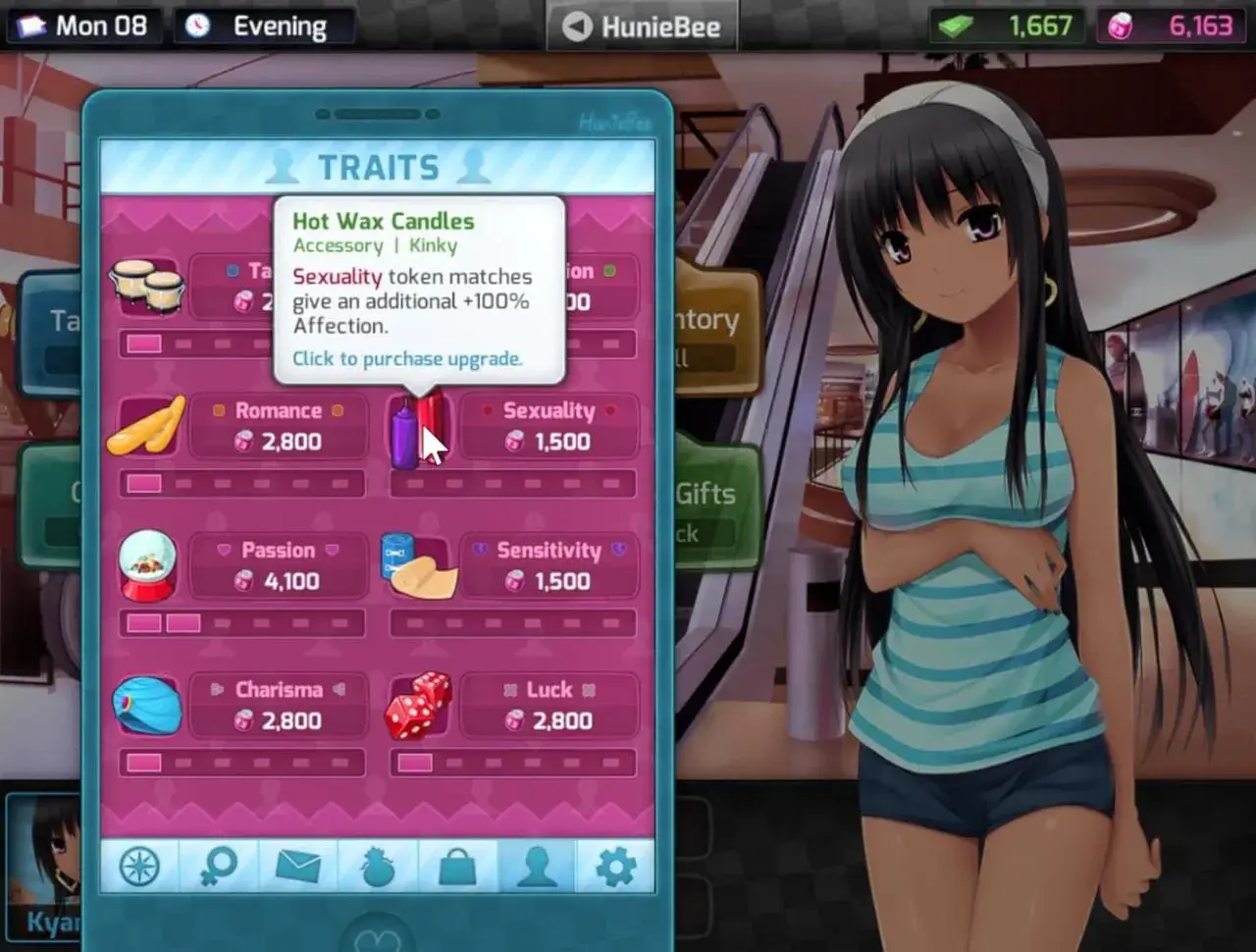Click the bongo drums Talent trait icon
This screenshot has height=952, width=1256.
click(x=147, y=287)
